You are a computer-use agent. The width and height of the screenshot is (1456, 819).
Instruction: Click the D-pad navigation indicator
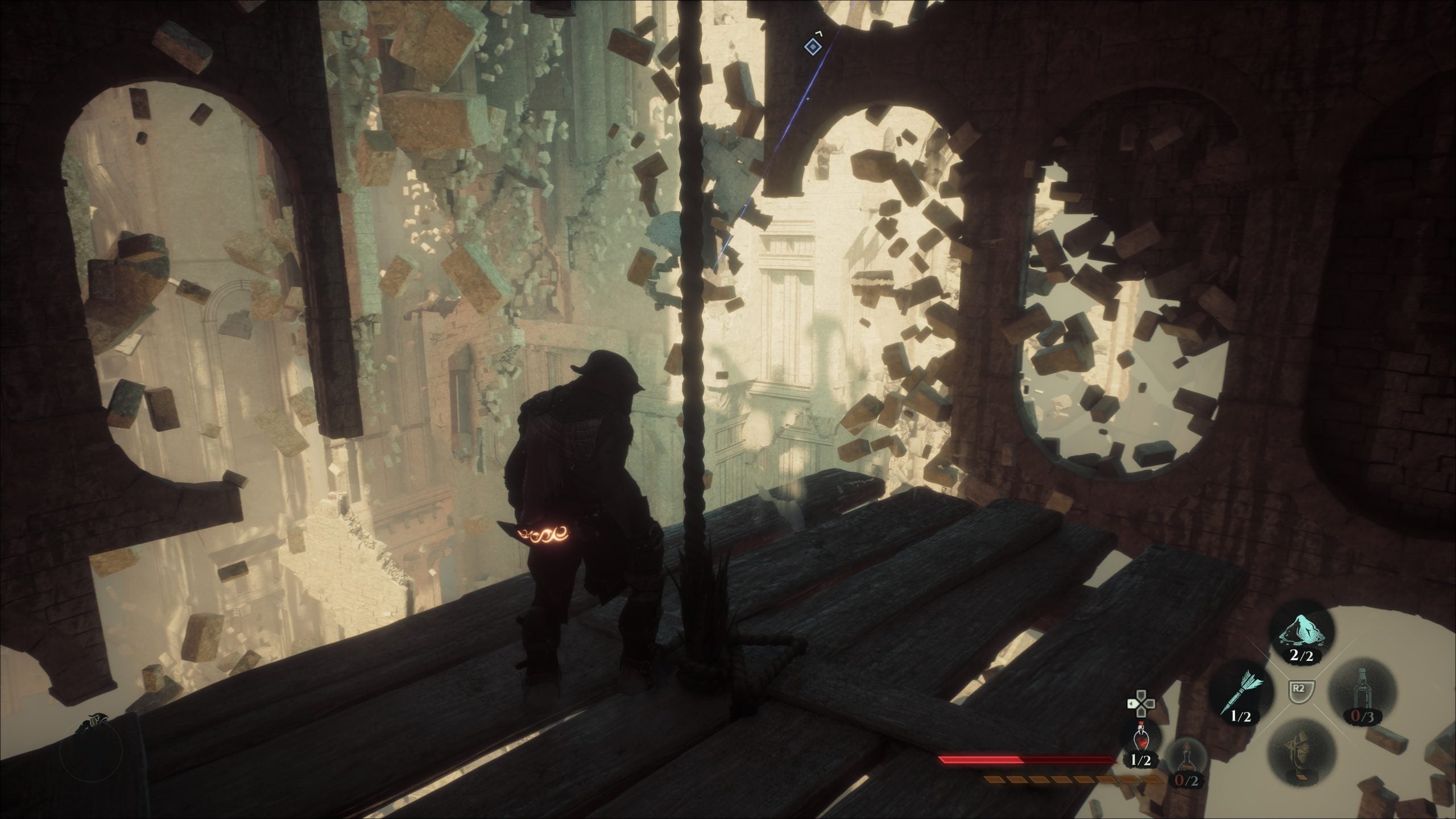point(1141,703)
